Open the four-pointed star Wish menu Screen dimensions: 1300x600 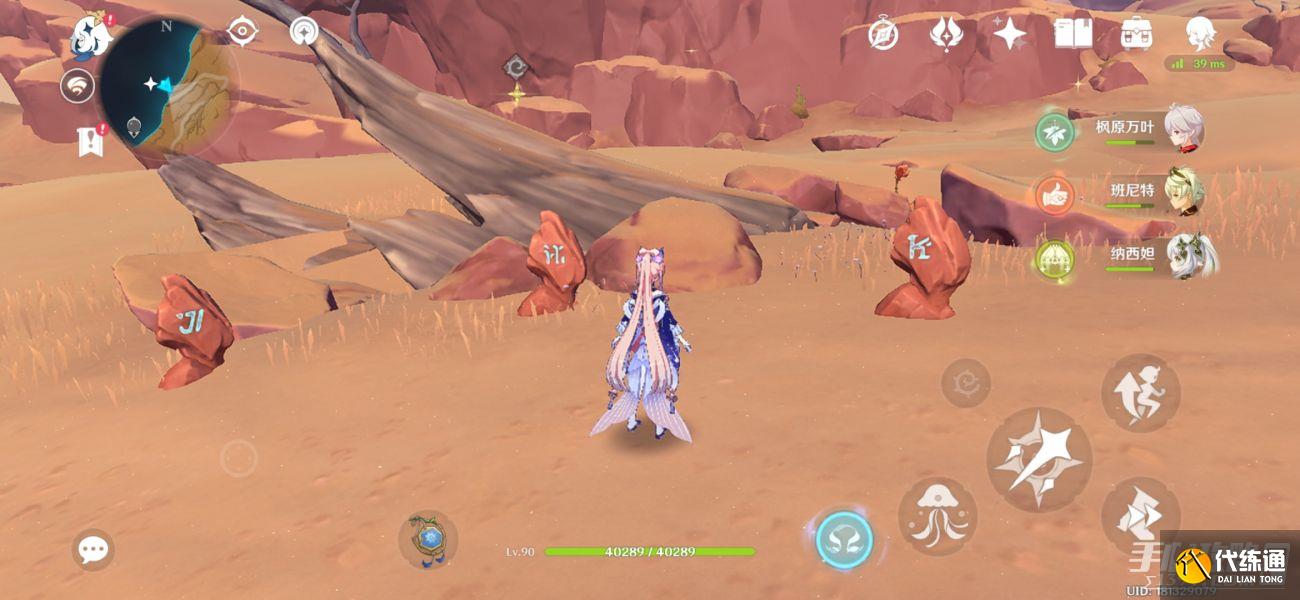coord(1009,34)
